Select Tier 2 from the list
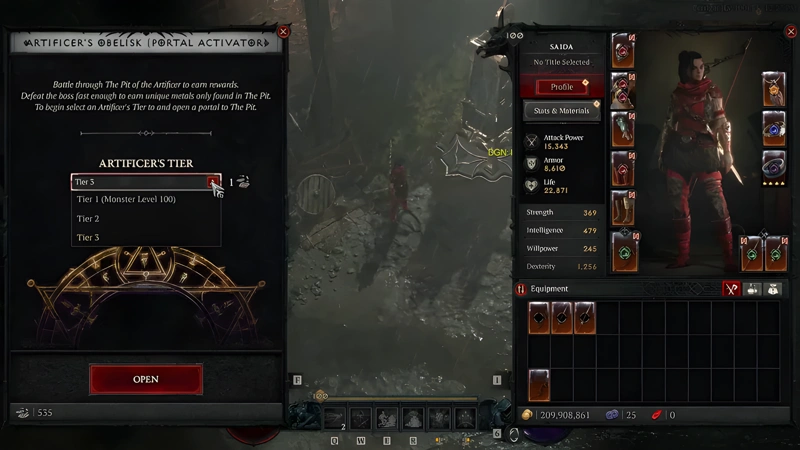This screenshot has height=450, width=800. coord(88,218)
